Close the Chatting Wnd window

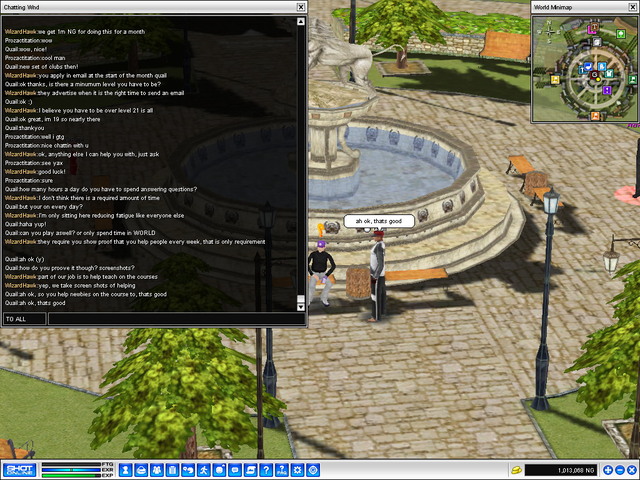coord(301,7)
